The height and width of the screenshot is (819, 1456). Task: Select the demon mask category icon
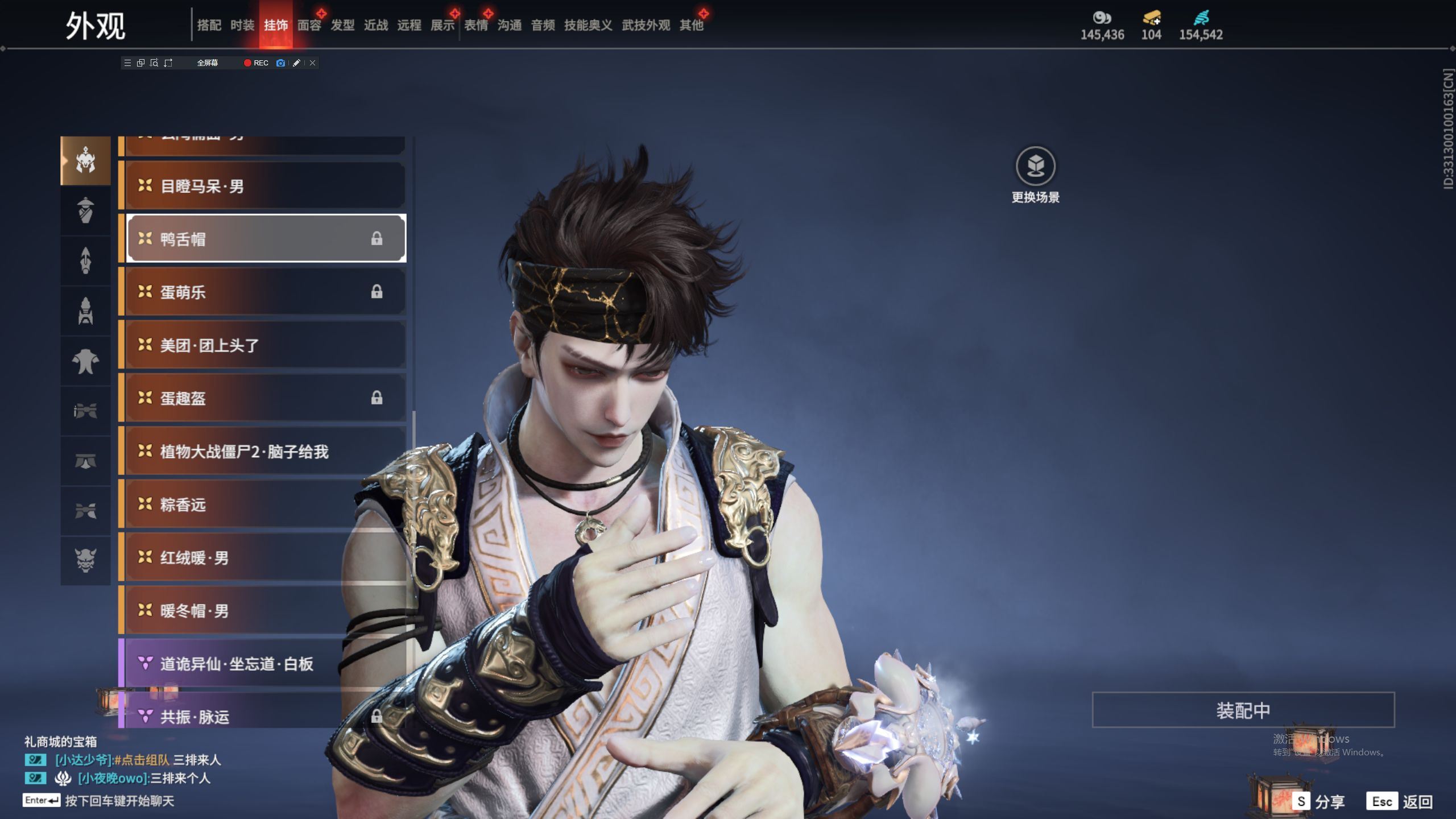click(x=85, y=560)
